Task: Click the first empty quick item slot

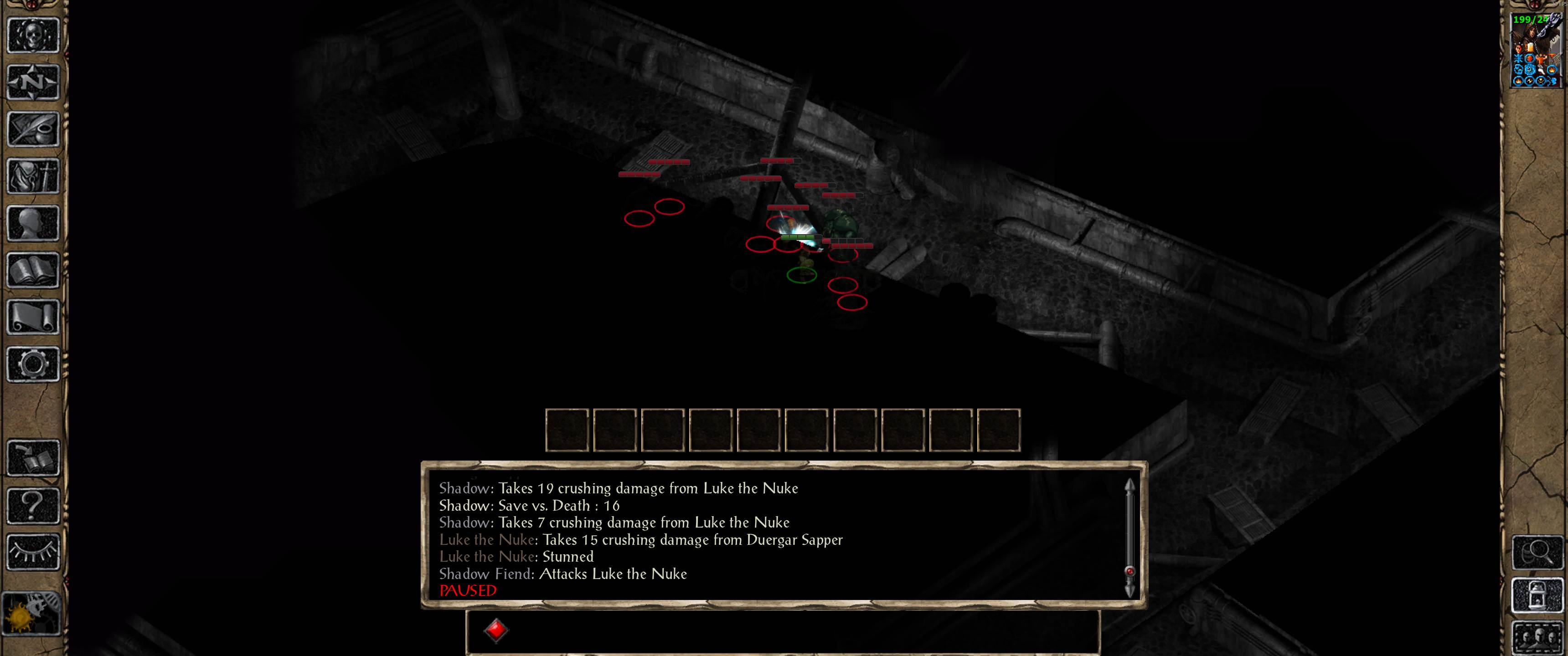Action: [567, 431]
